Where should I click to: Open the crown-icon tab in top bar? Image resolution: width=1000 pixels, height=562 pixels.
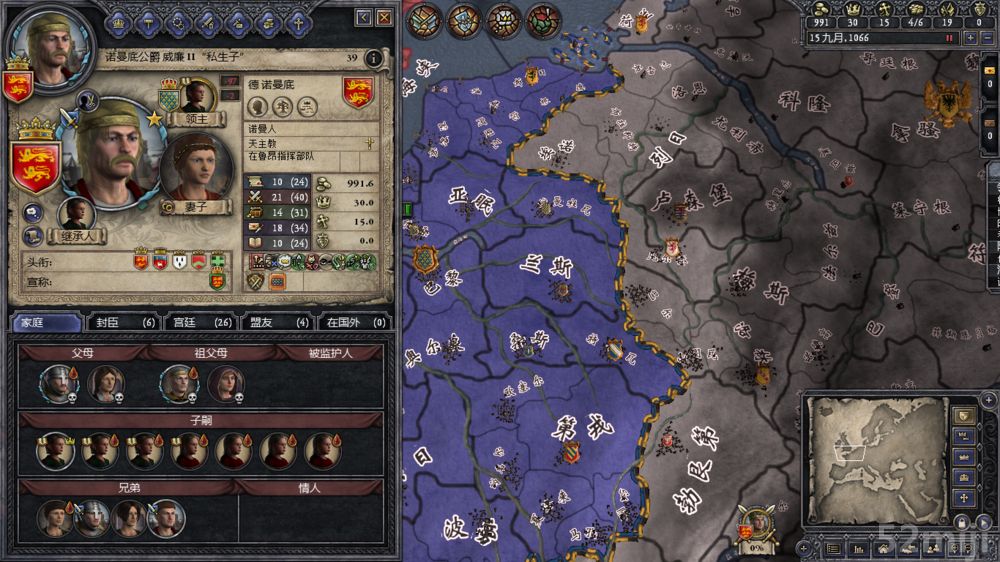click(121, 19)
